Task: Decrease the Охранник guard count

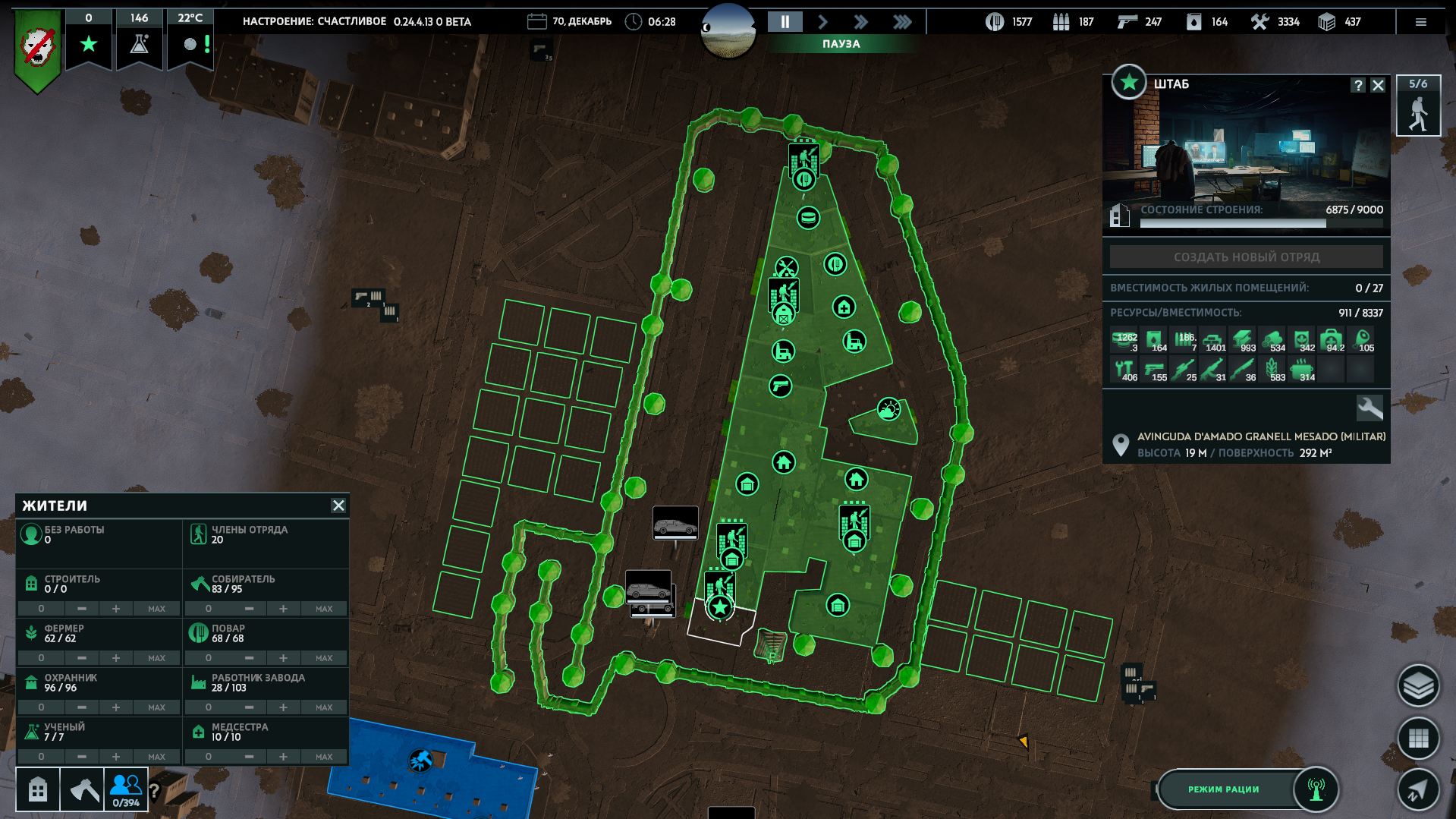Action: (x=82, y=707)
